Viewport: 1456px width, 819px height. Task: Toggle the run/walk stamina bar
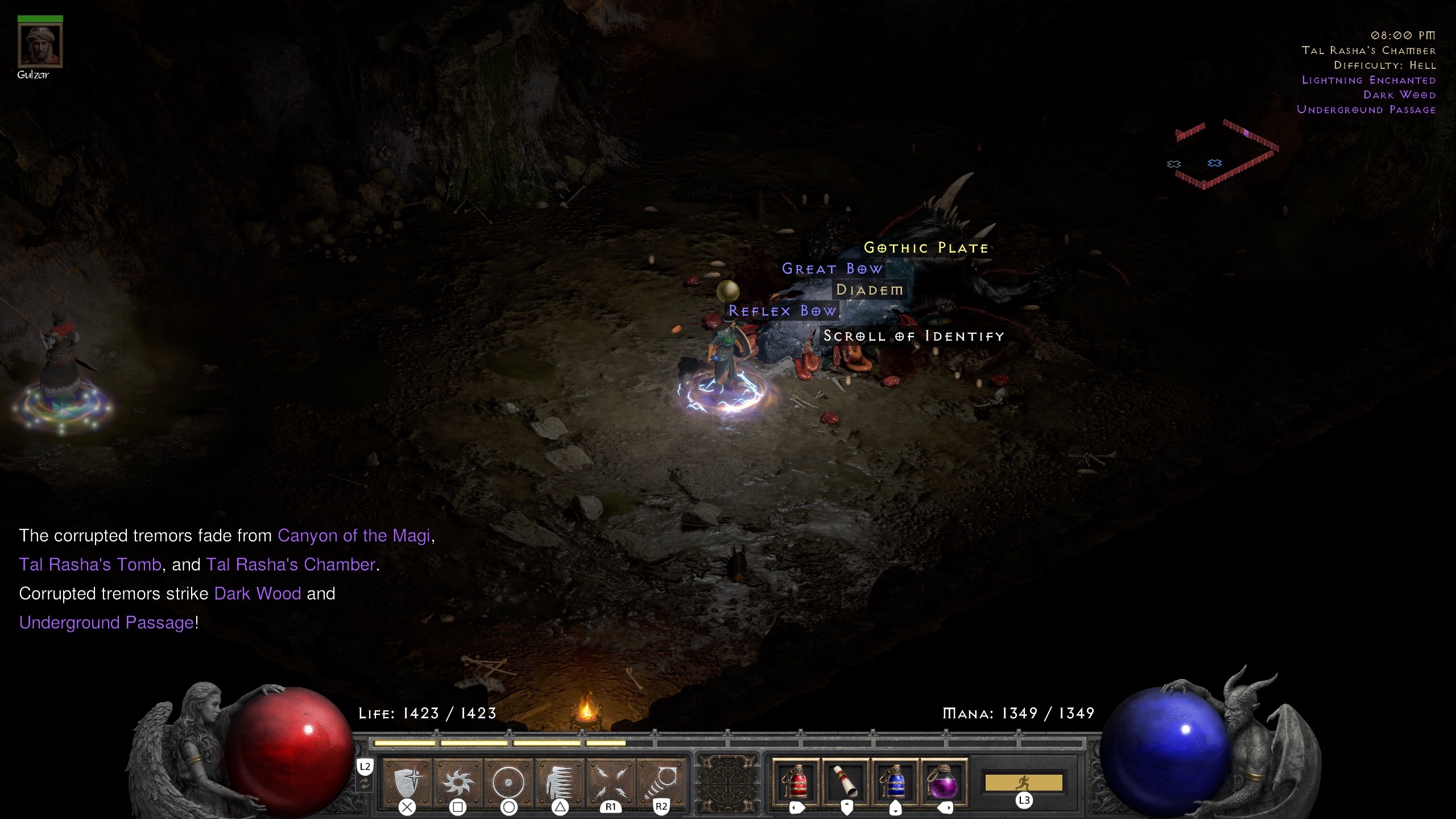pyautogui.click(x=1023, y=783)
